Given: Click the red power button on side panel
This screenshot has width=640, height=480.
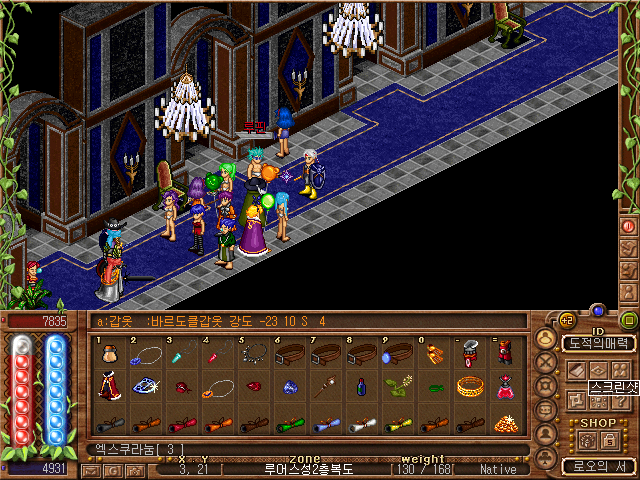Looking at the screenshot, I should click(x=629, y=226).
